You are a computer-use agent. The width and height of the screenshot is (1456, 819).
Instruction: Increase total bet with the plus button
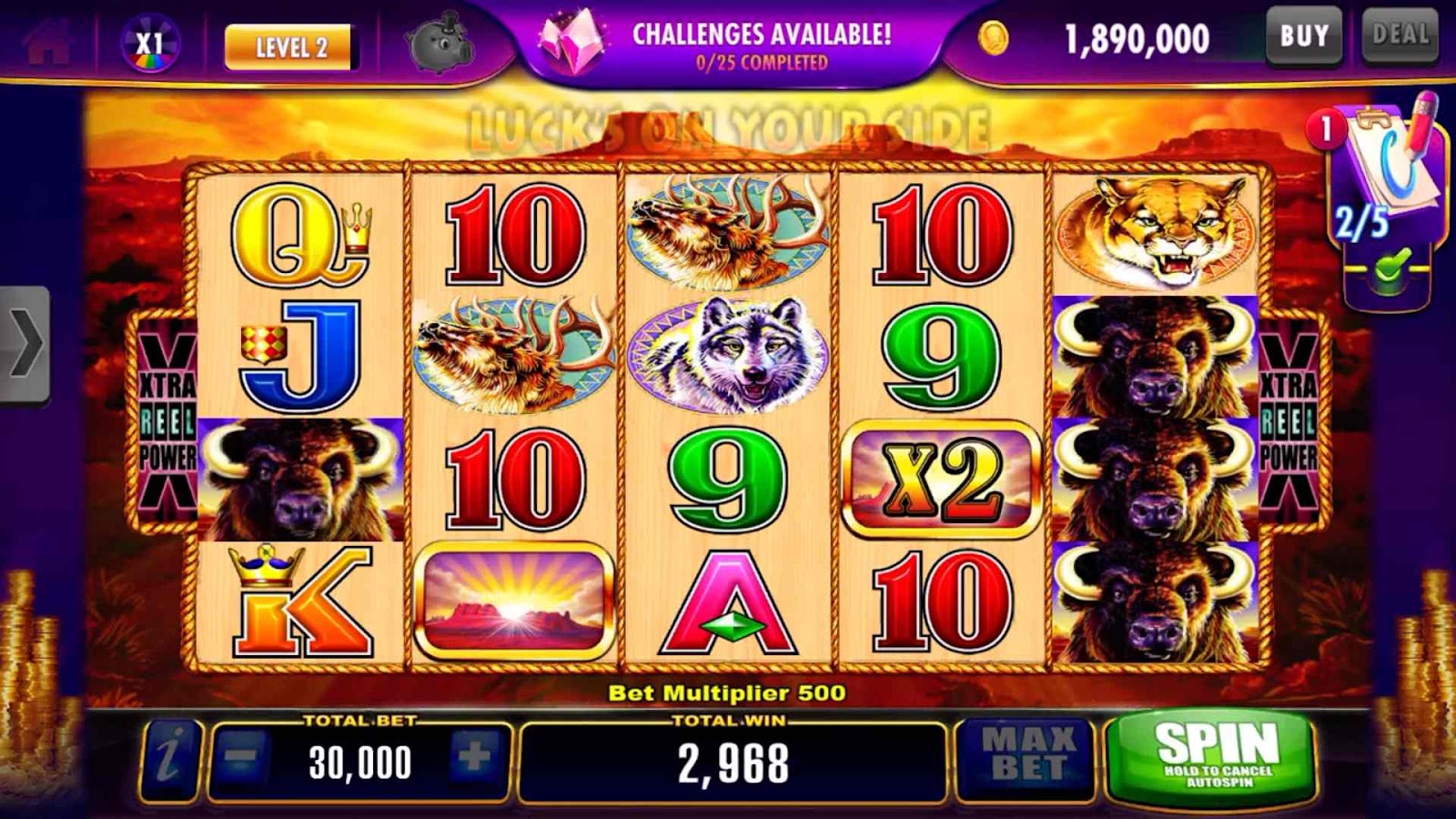click(x=474, y=757)
